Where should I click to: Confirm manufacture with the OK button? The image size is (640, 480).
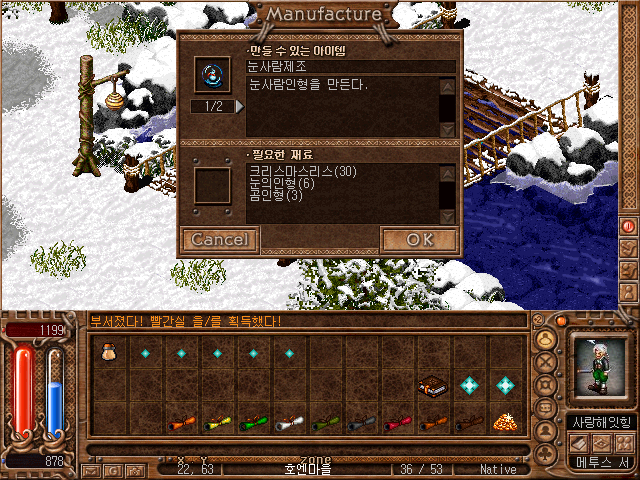pyautogui.click(x=419, y=240)
